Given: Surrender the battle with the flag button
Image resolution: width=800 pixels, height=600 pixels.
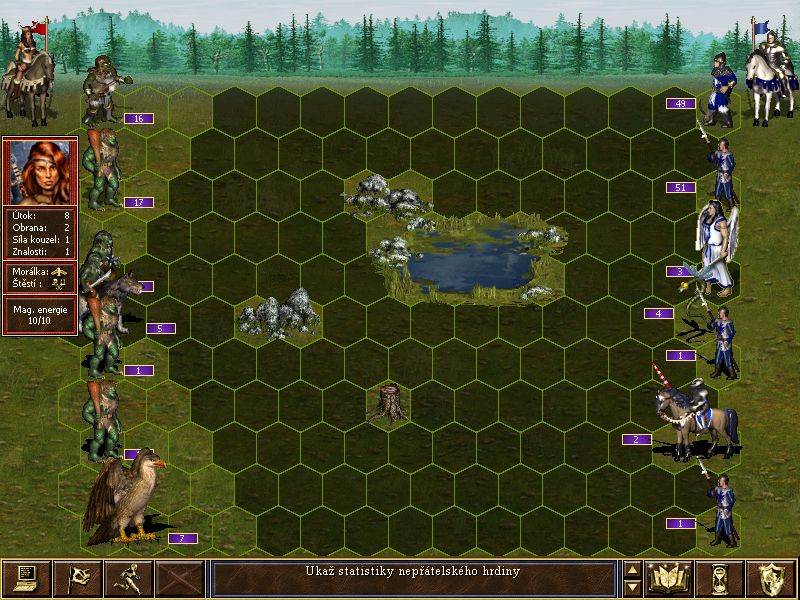Looking at the screenshot, I should (77, 578).
